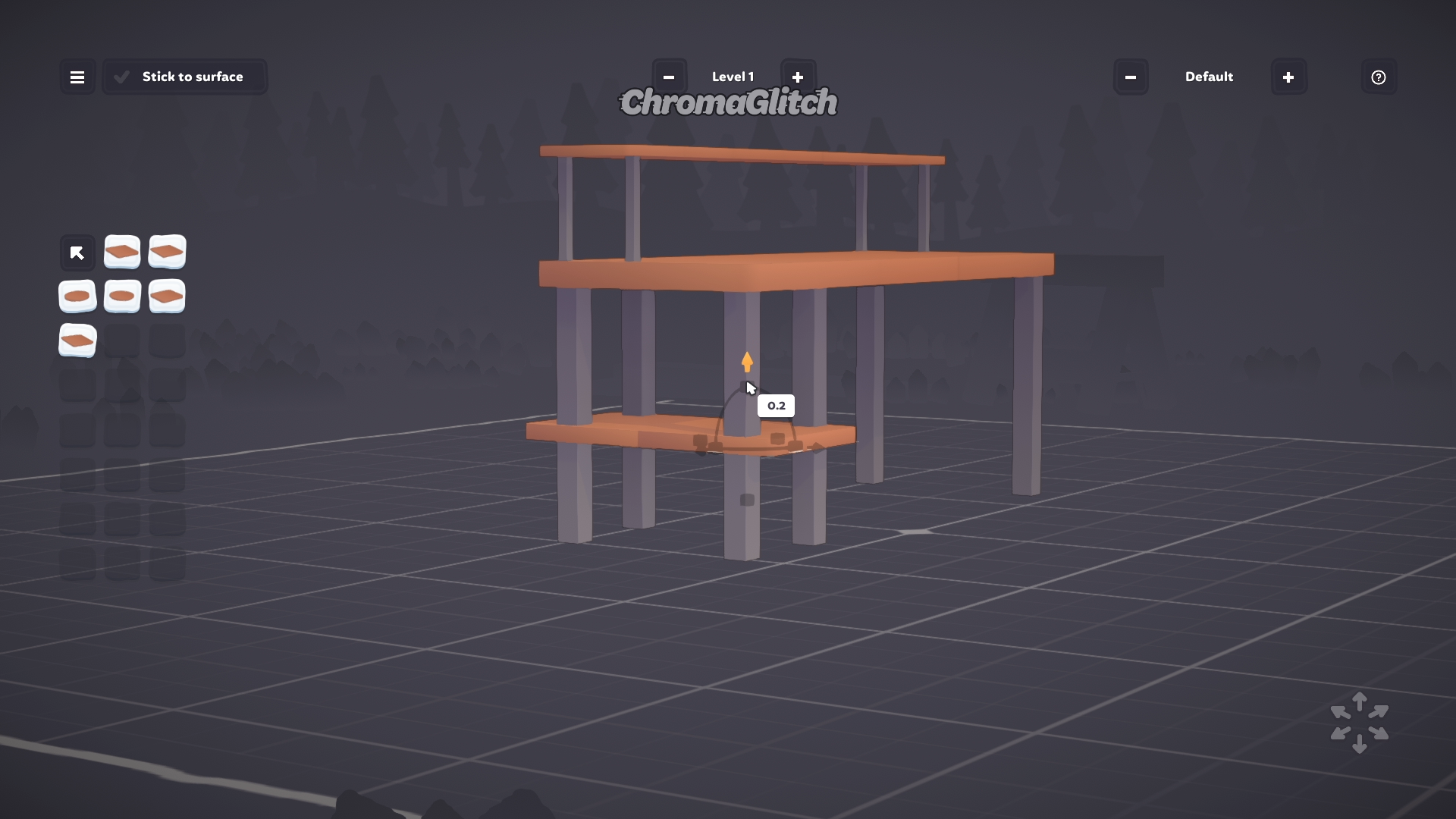Increase the level with the plus button
Viewport: 1456px width, 819px height.
[798, 77]
